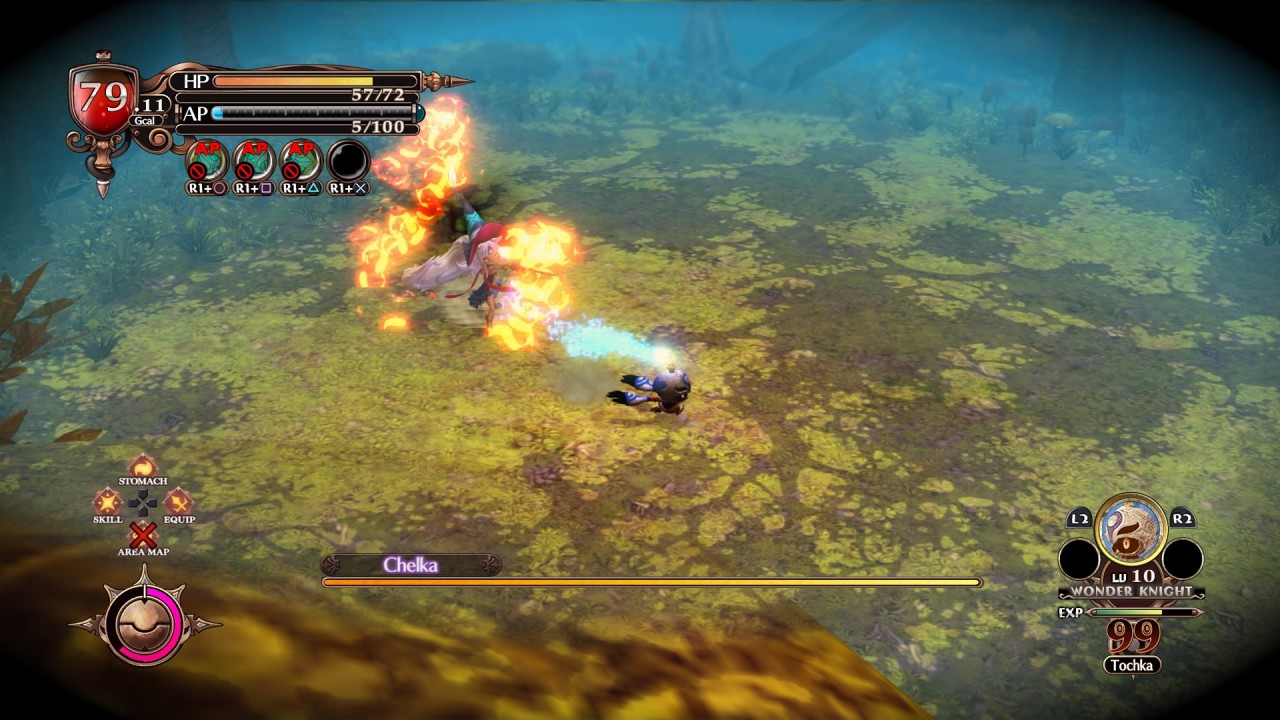
Task: Open the Stomach menu icon
Action: (143, 465)
